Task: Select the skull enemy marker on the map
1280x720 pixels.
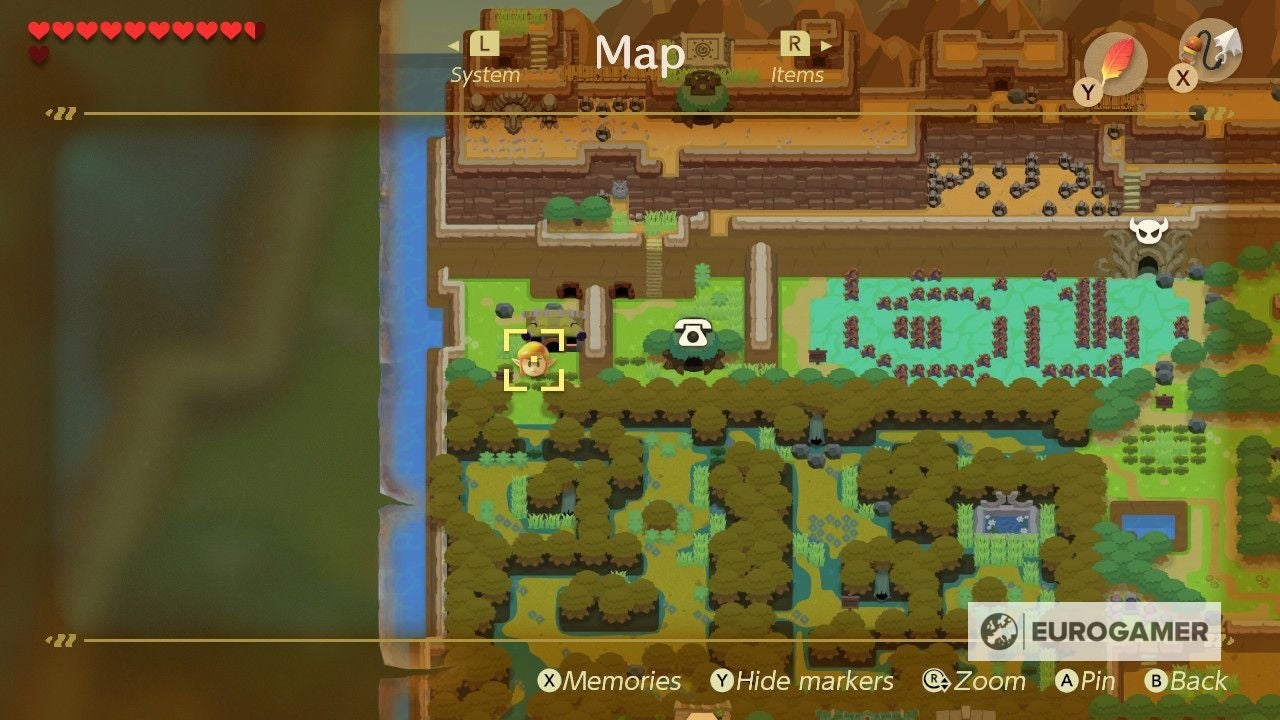Action: coord(1147,228)
